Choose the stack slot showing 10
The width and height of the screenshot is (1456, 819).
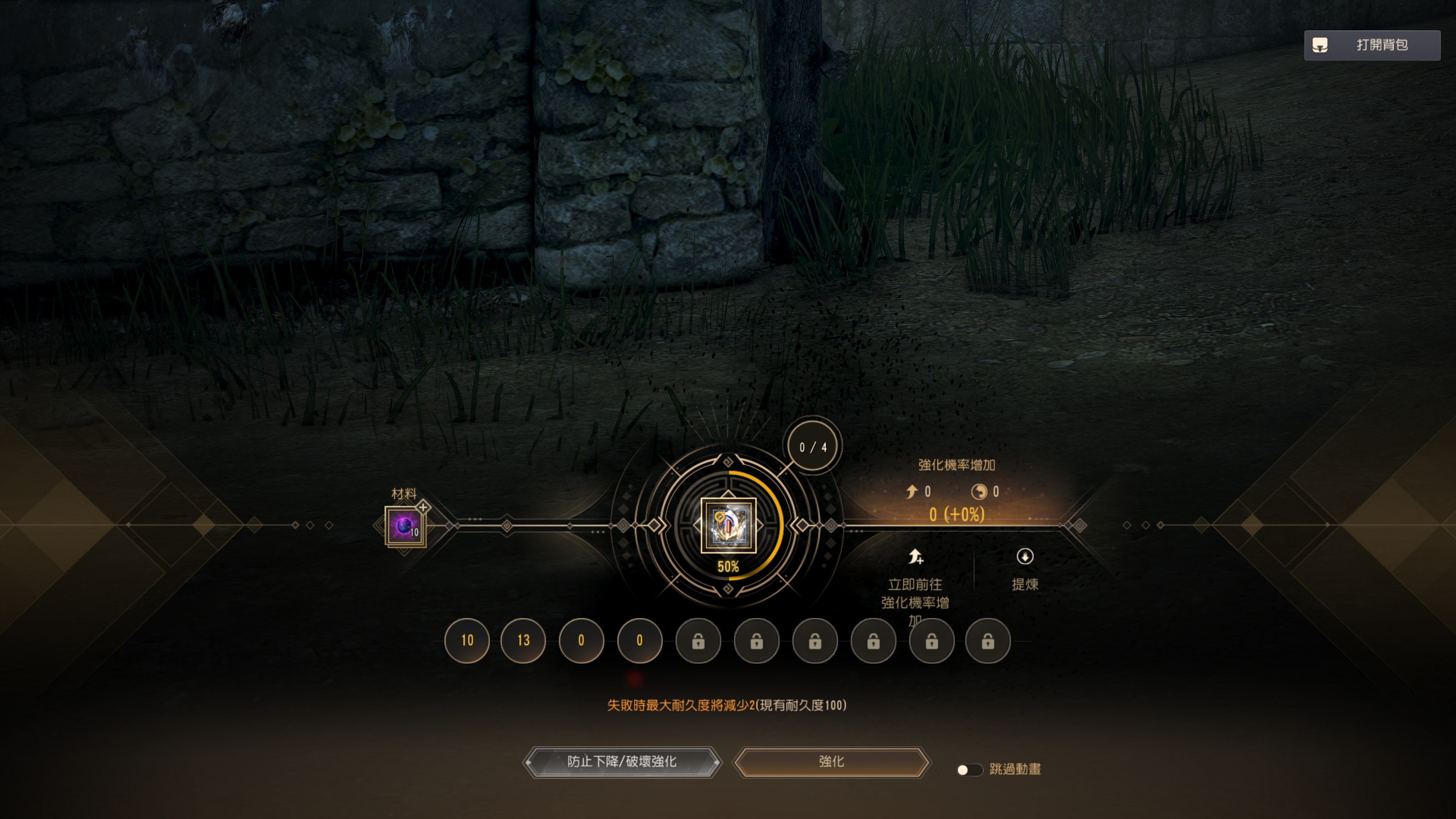(x=467, y=640)
